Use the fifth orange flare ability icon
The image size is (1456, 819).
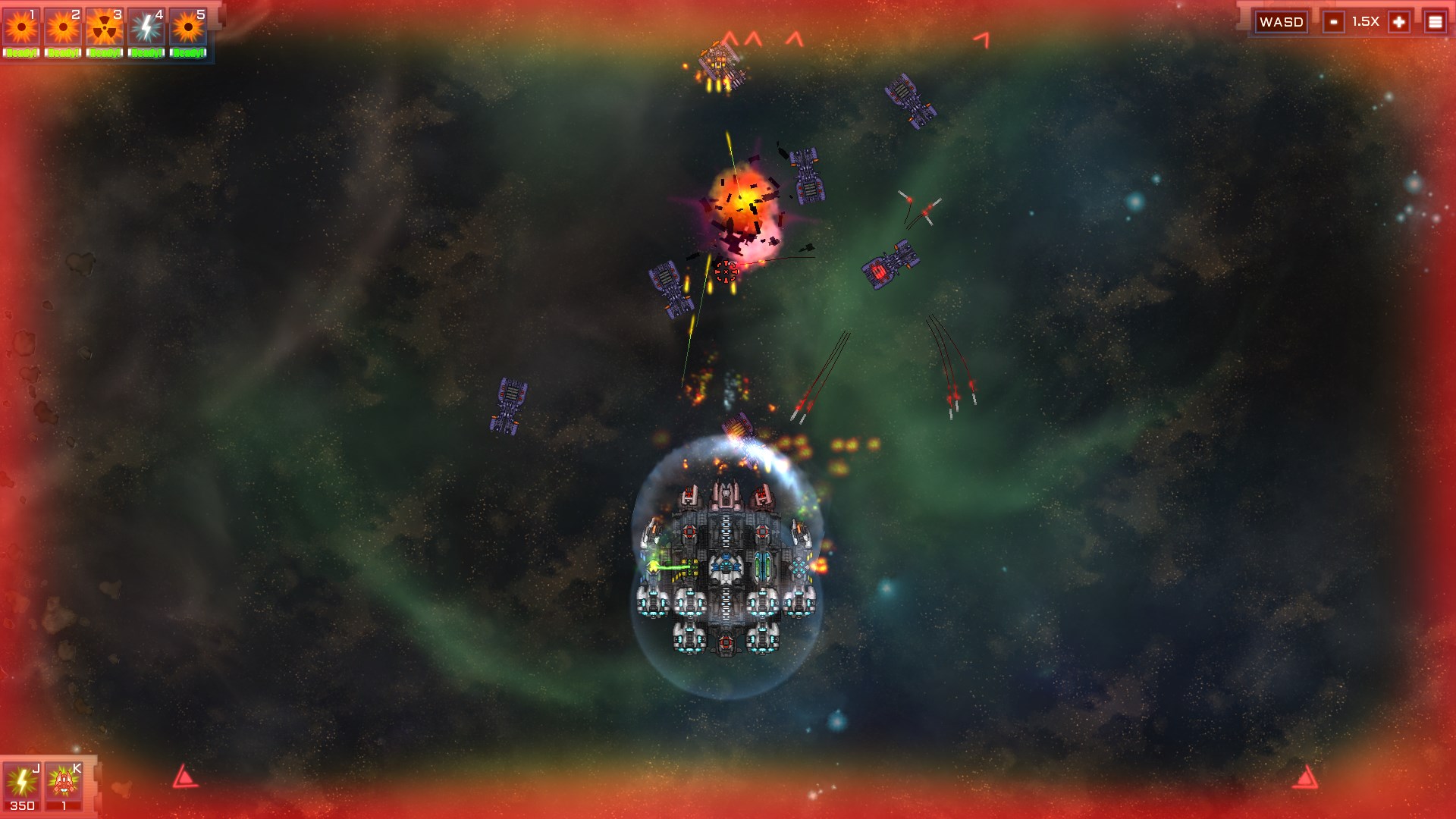[187, 25]
